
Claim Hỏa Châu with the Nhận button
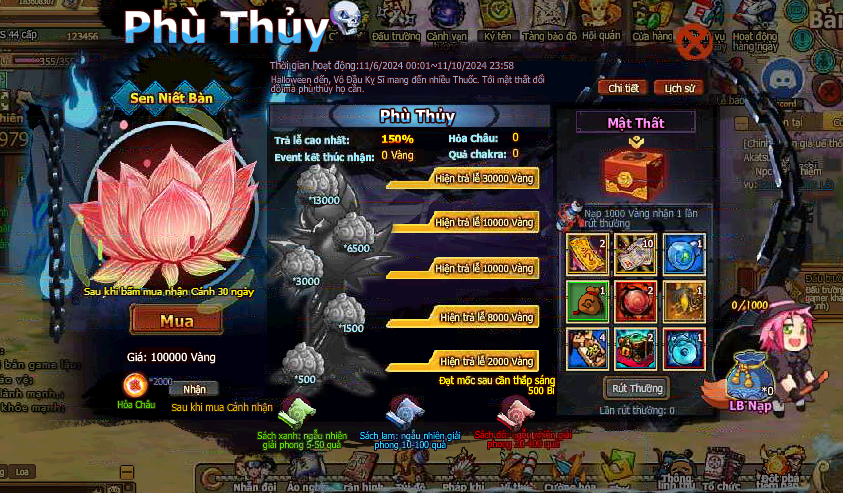tap(194, 389)
